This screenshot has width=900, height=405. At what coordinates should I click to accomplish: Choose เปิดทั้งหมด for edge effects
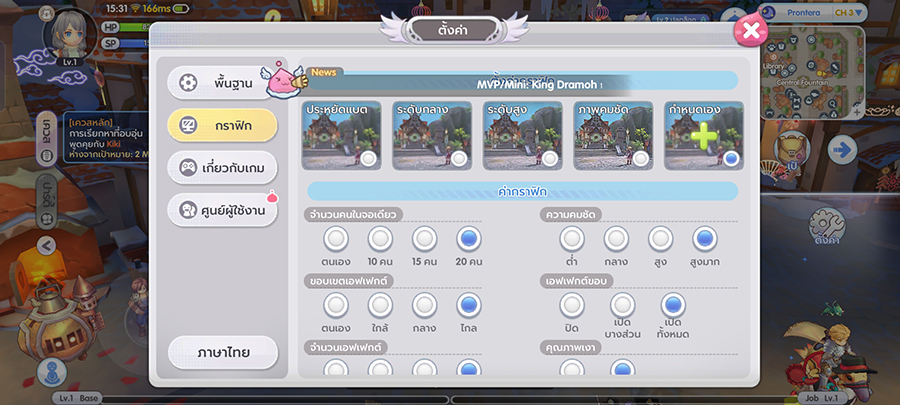674,305
